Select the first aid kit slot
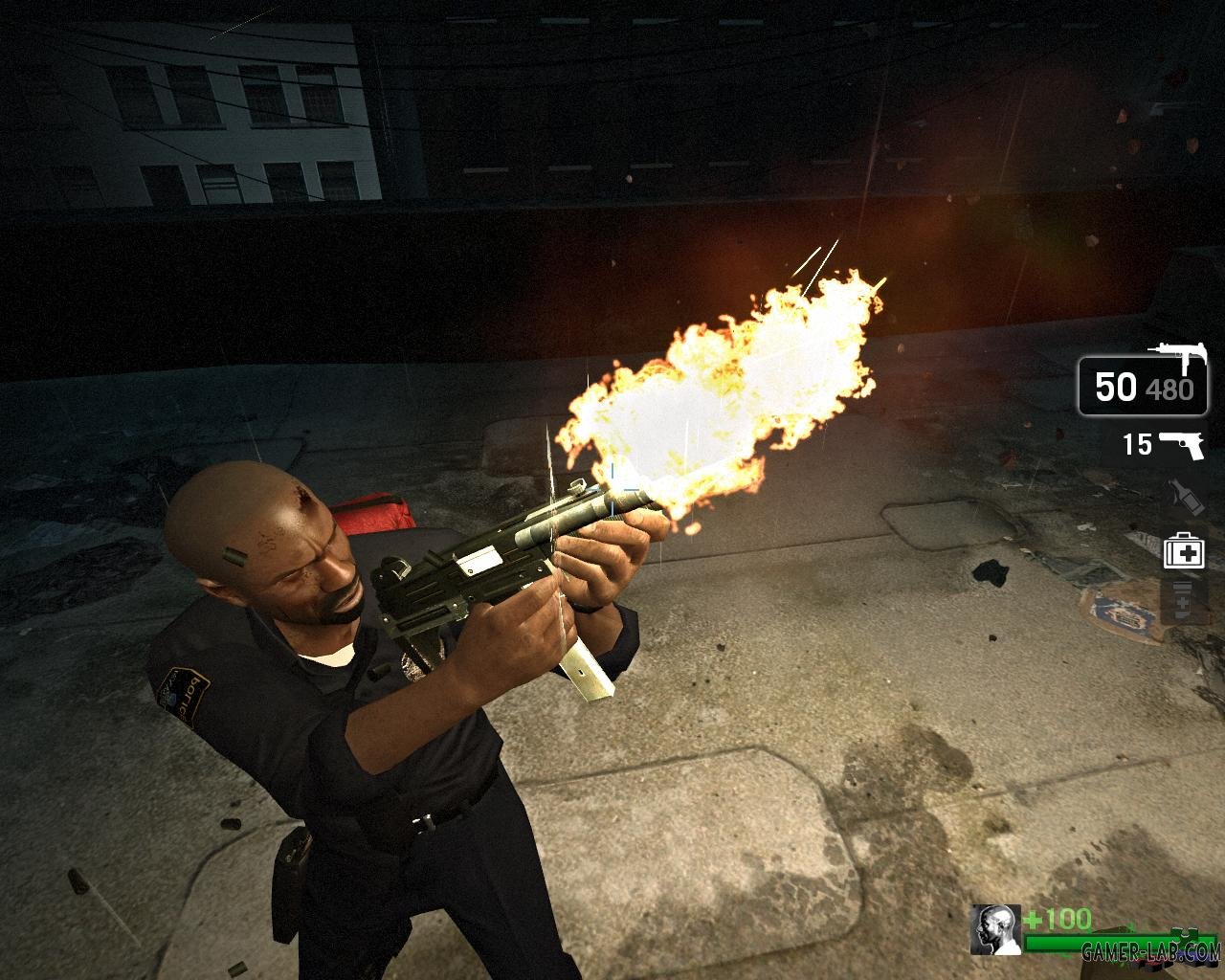Image resolution: width=1225 pixels, height=980 pixels. click(x=1183, y=551)
